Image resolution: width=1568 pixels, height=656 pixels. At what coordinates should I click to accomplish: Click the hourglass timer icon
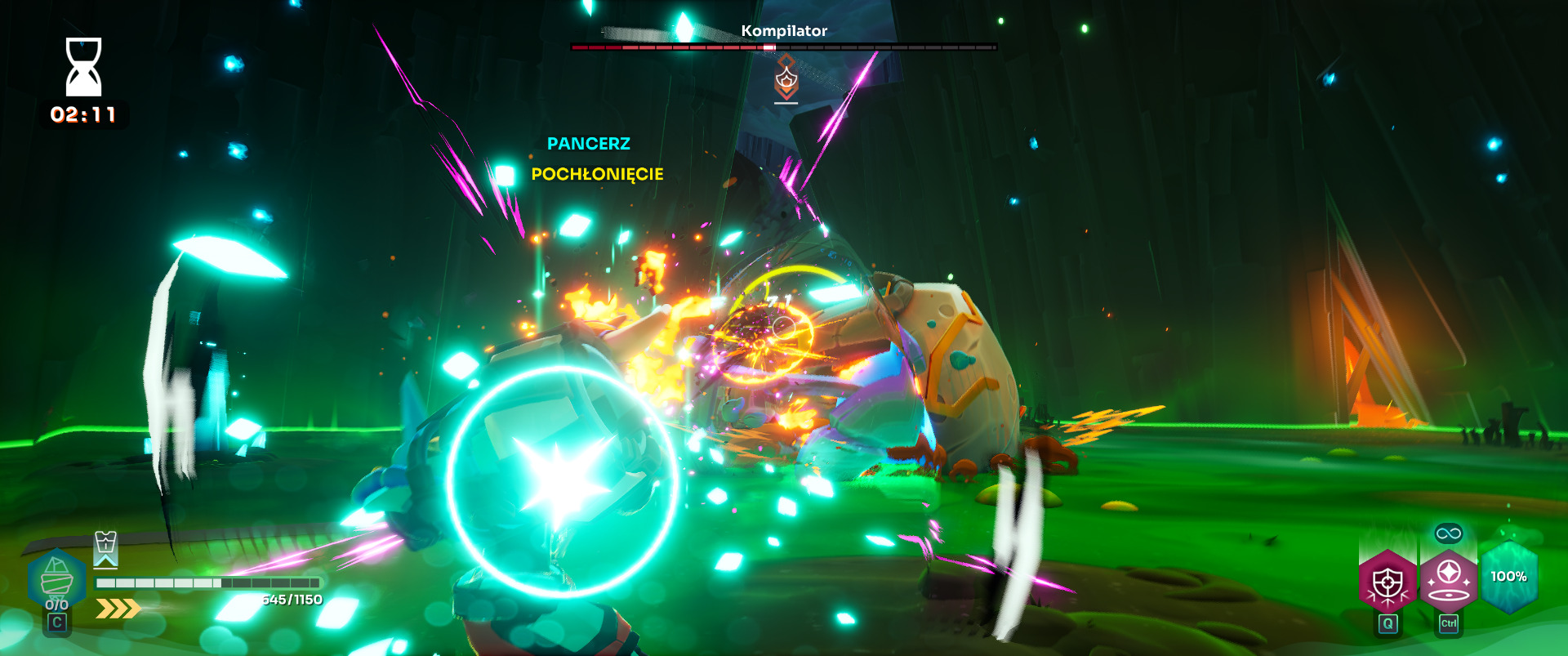point(83,67)
